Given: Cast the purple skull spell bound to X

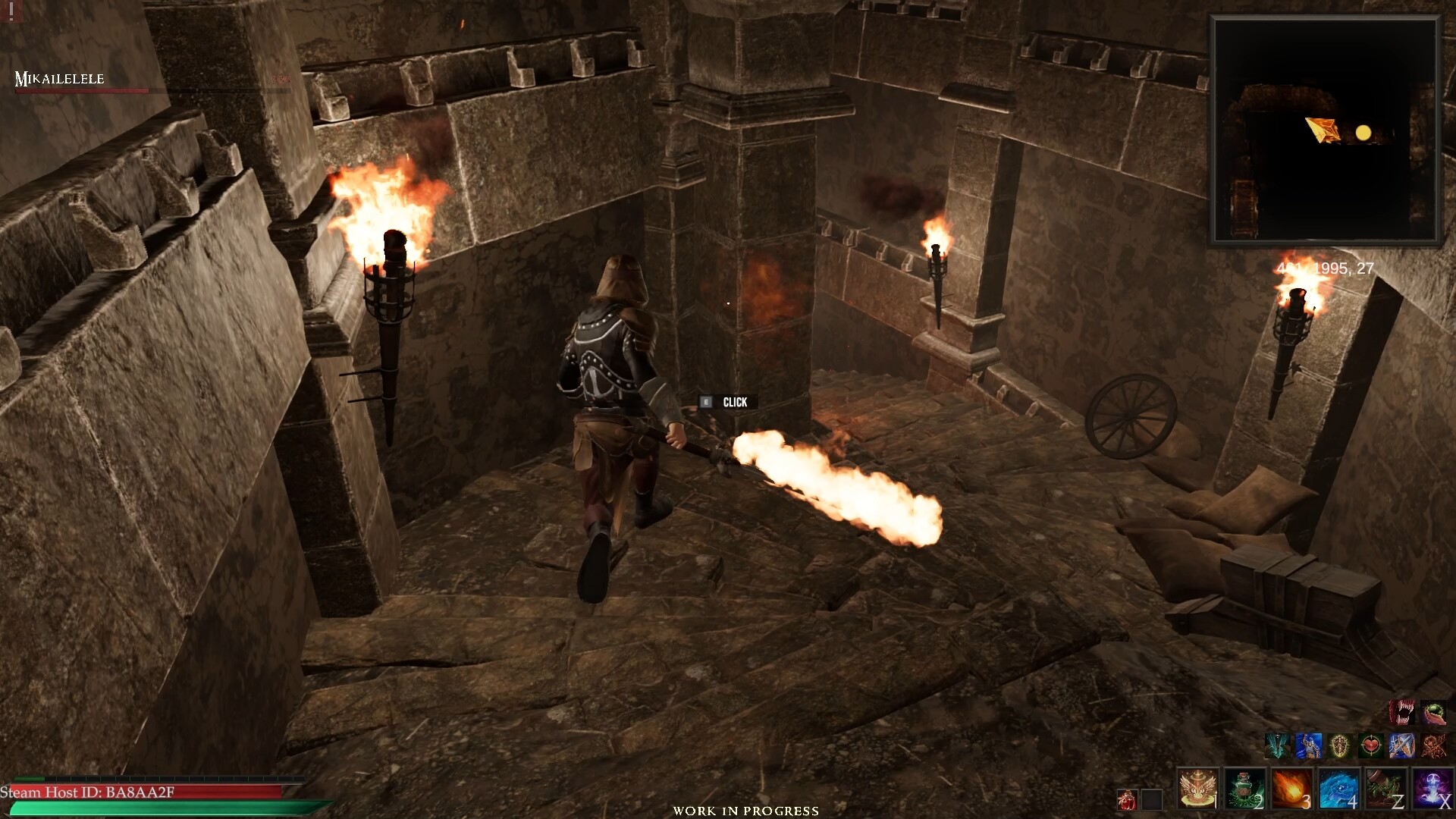Looking at the screenshot, I should [x=1432, y=789].
